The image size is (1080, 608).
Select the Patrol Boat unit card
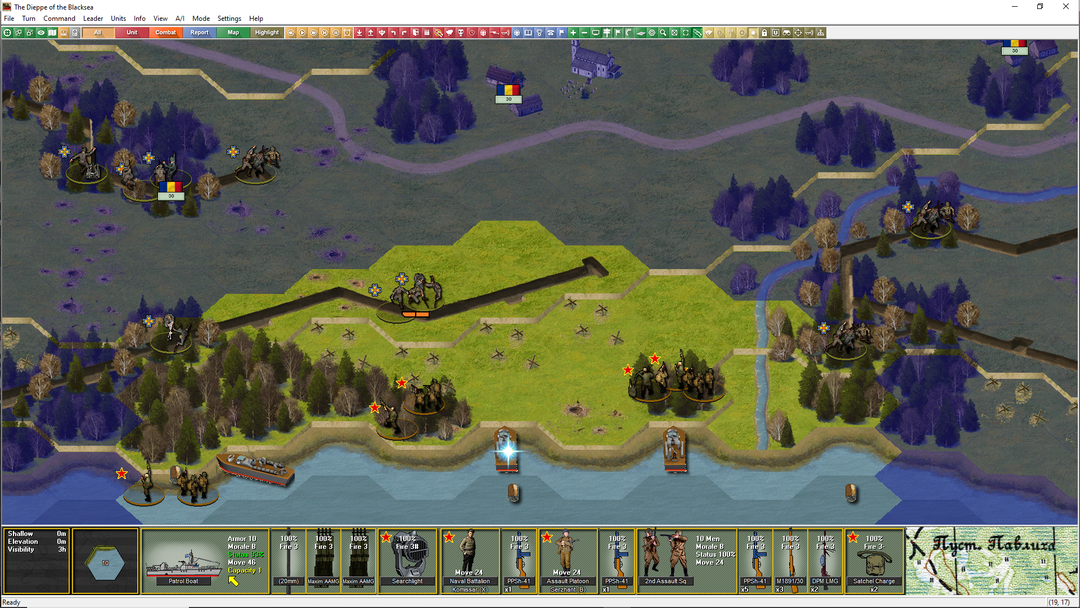point(185,560)
